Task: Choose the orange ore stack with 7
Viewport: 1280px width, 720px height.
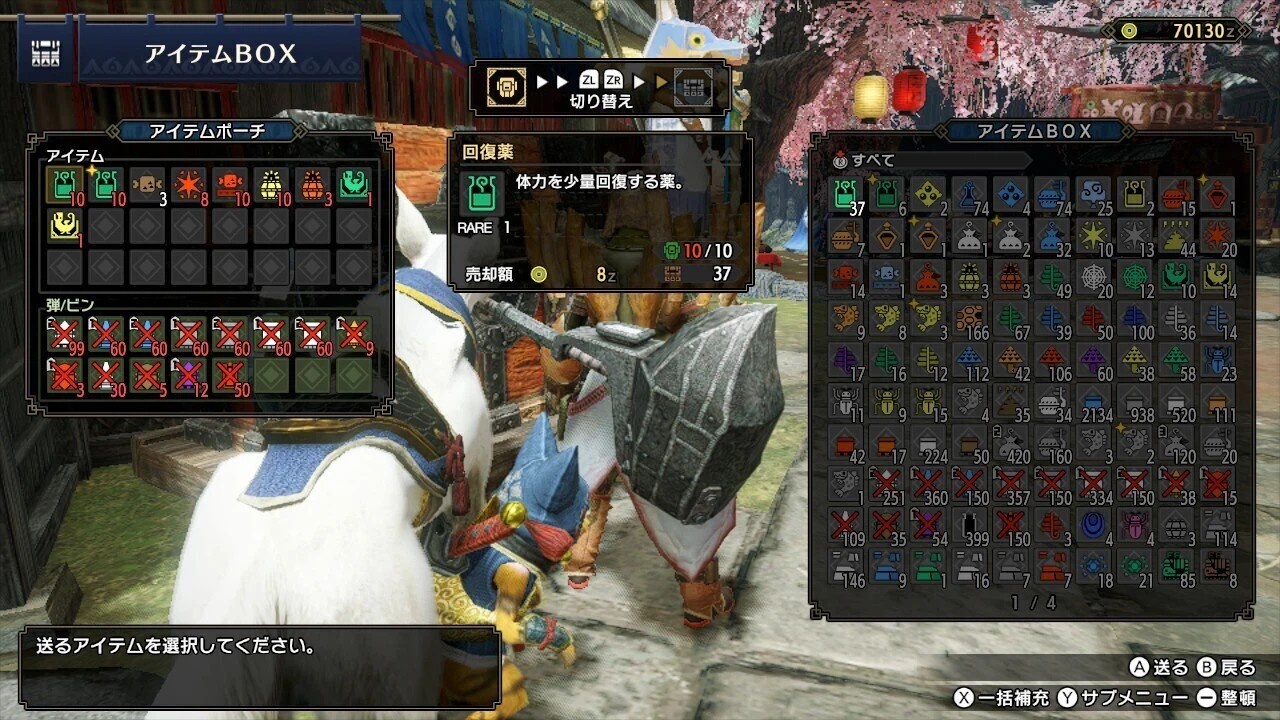Action: pos(1052,565)
